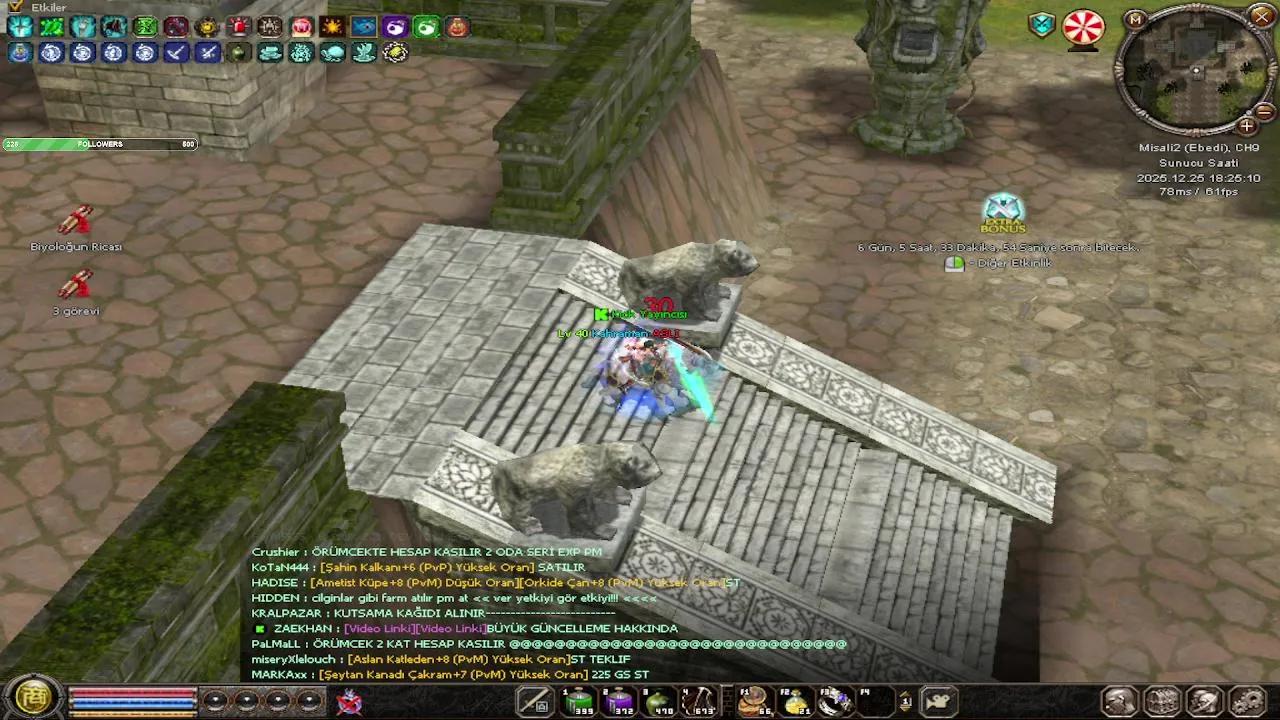
Task: Click the blue PvP shield emblem beside the wheel
Action: point(1041,23)
